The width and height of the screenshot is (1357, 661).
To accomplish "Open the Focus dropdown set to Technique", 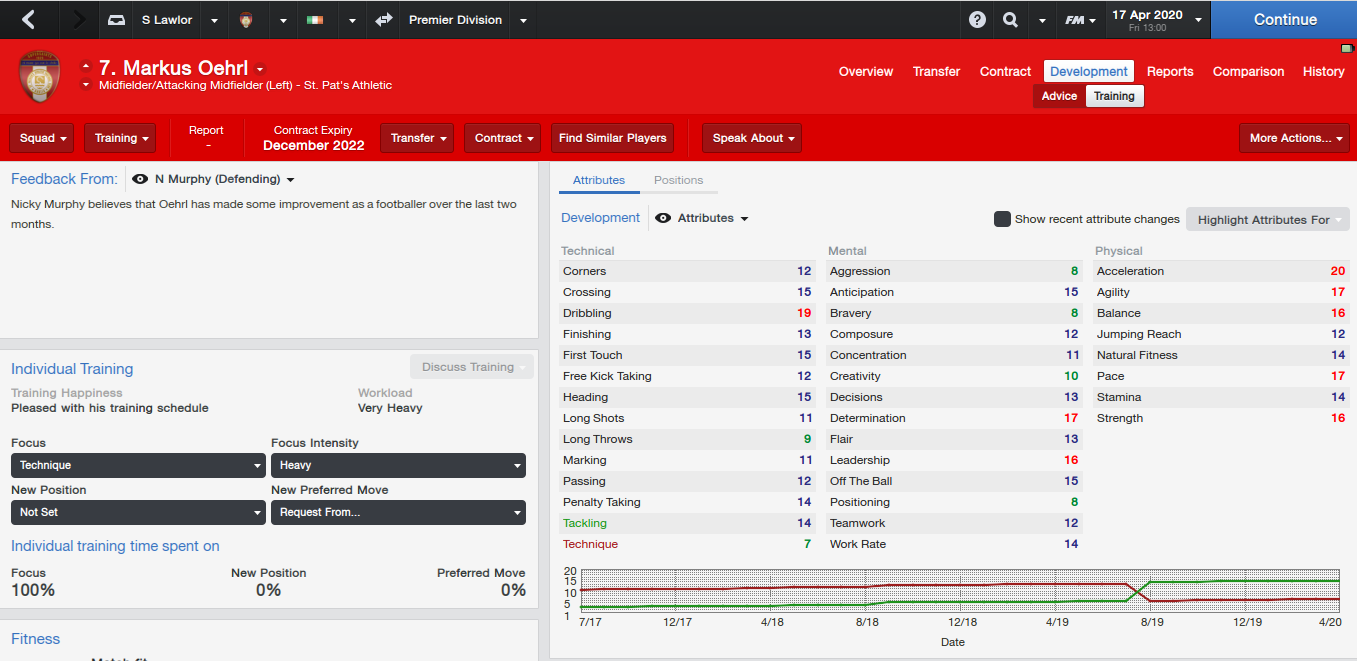I will coord(138,465).
